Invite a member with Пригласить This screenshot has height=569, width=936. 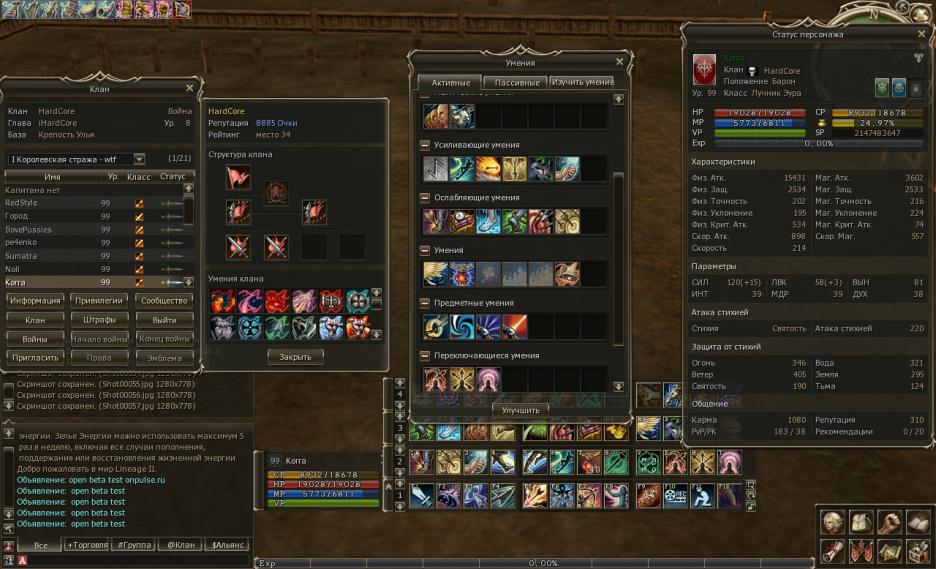pos(36,358)
